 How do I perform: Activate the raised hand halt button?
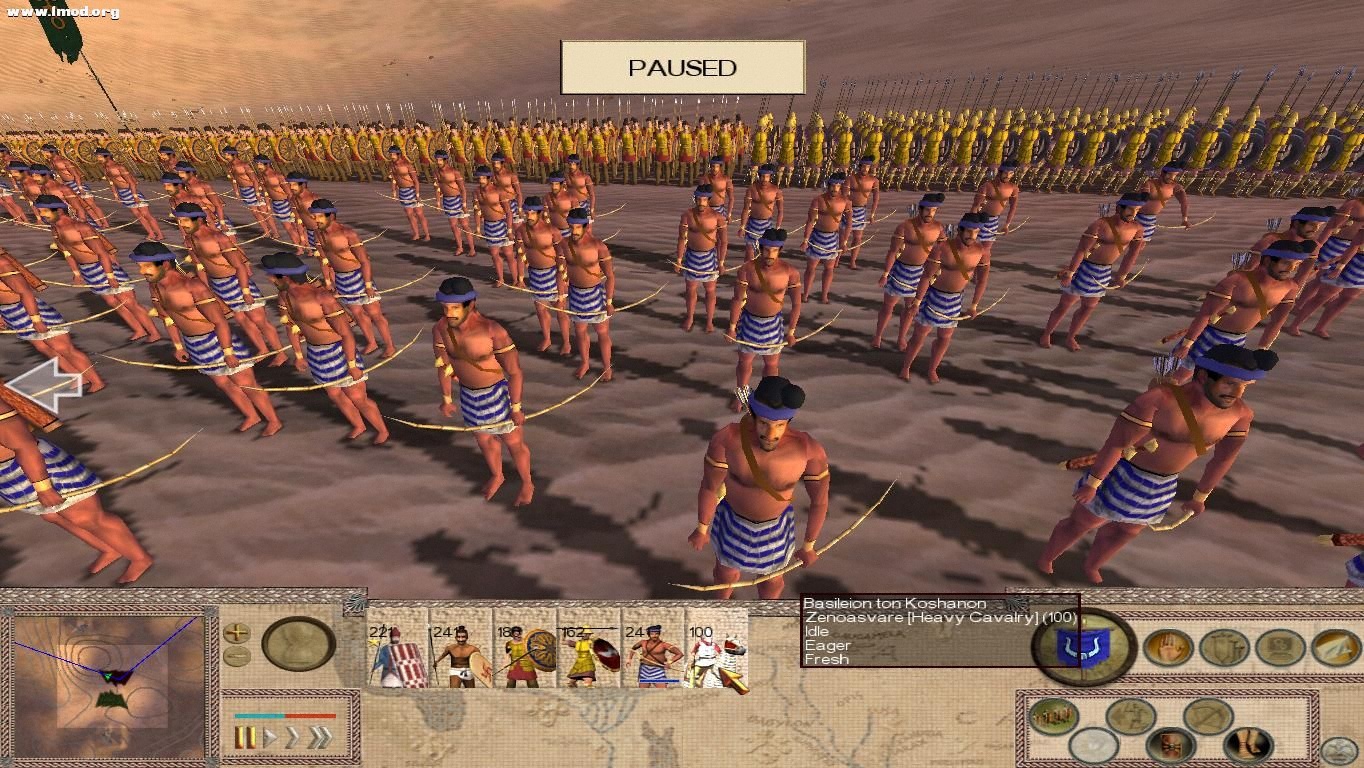1168,648
